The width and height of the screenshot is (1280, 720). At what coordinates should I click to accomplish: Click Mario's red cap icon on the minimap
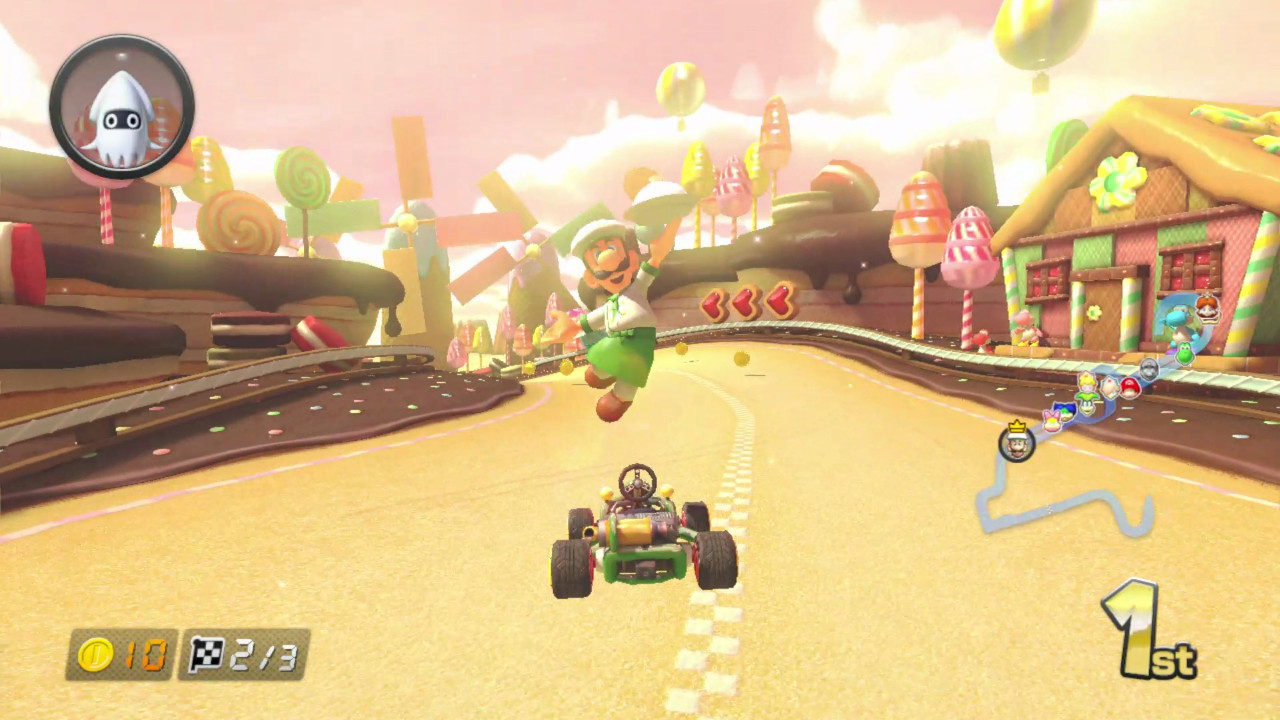(x=1130, y=386)
